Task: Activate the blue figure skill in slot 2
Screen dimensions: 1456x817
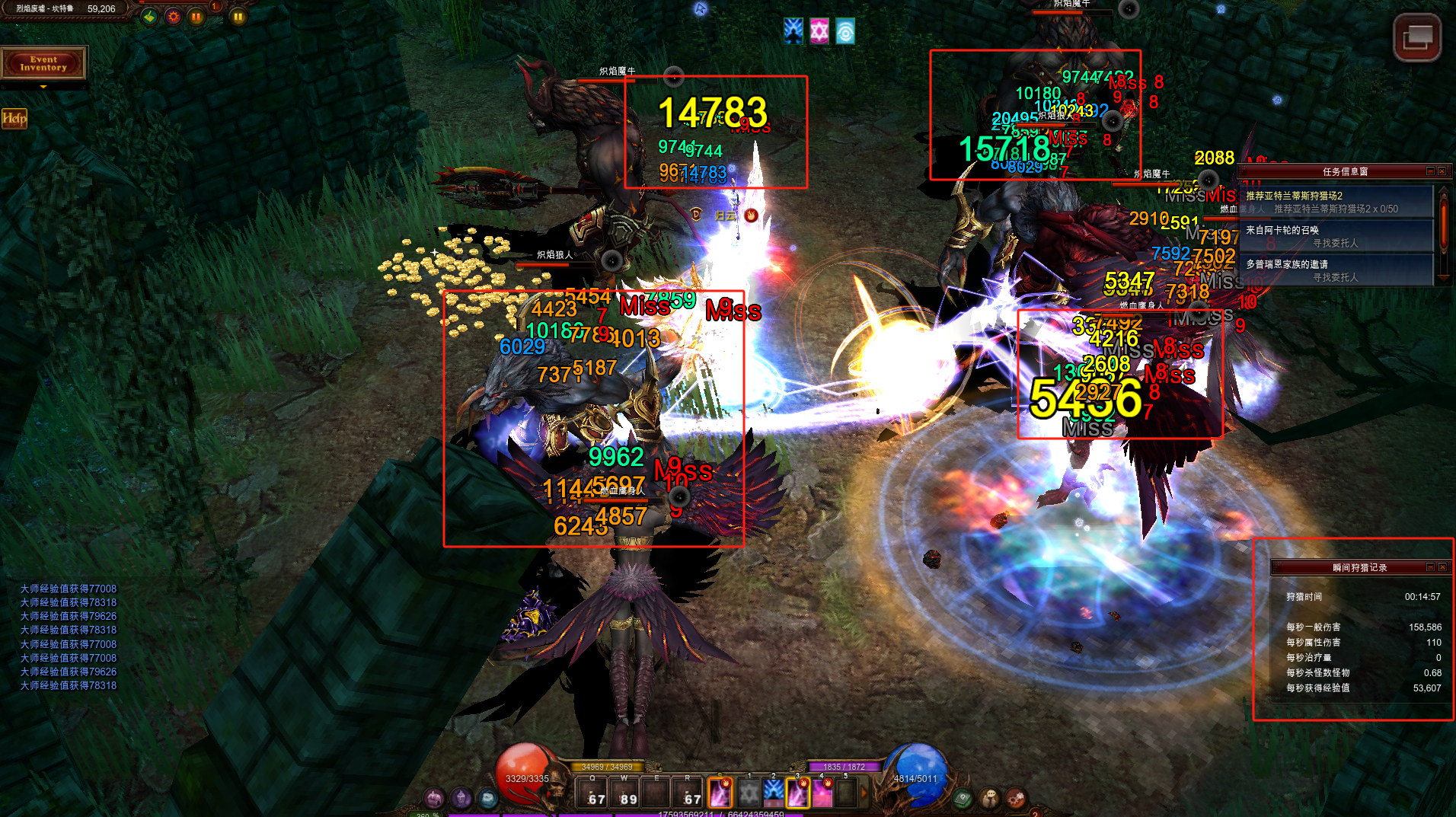Action: pos(773,793)
